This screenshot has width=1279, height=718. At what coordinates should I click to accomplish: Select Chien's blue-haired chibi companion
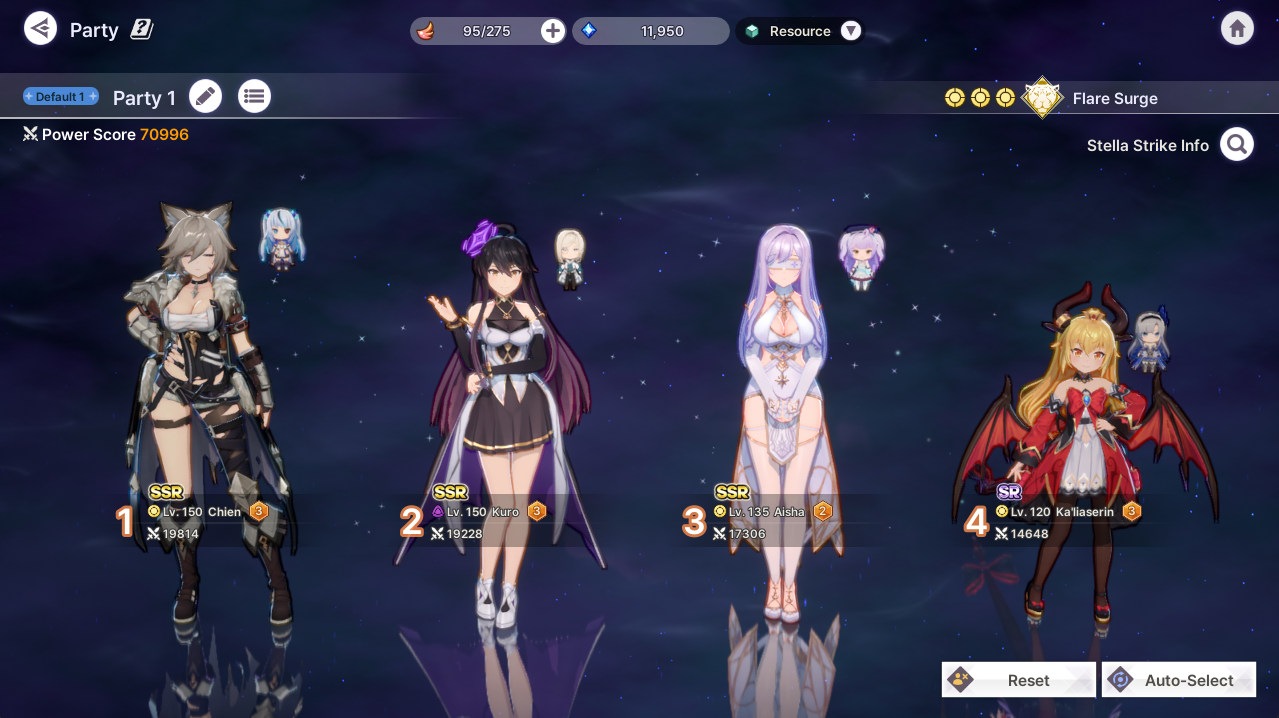[x=283, y=238]
